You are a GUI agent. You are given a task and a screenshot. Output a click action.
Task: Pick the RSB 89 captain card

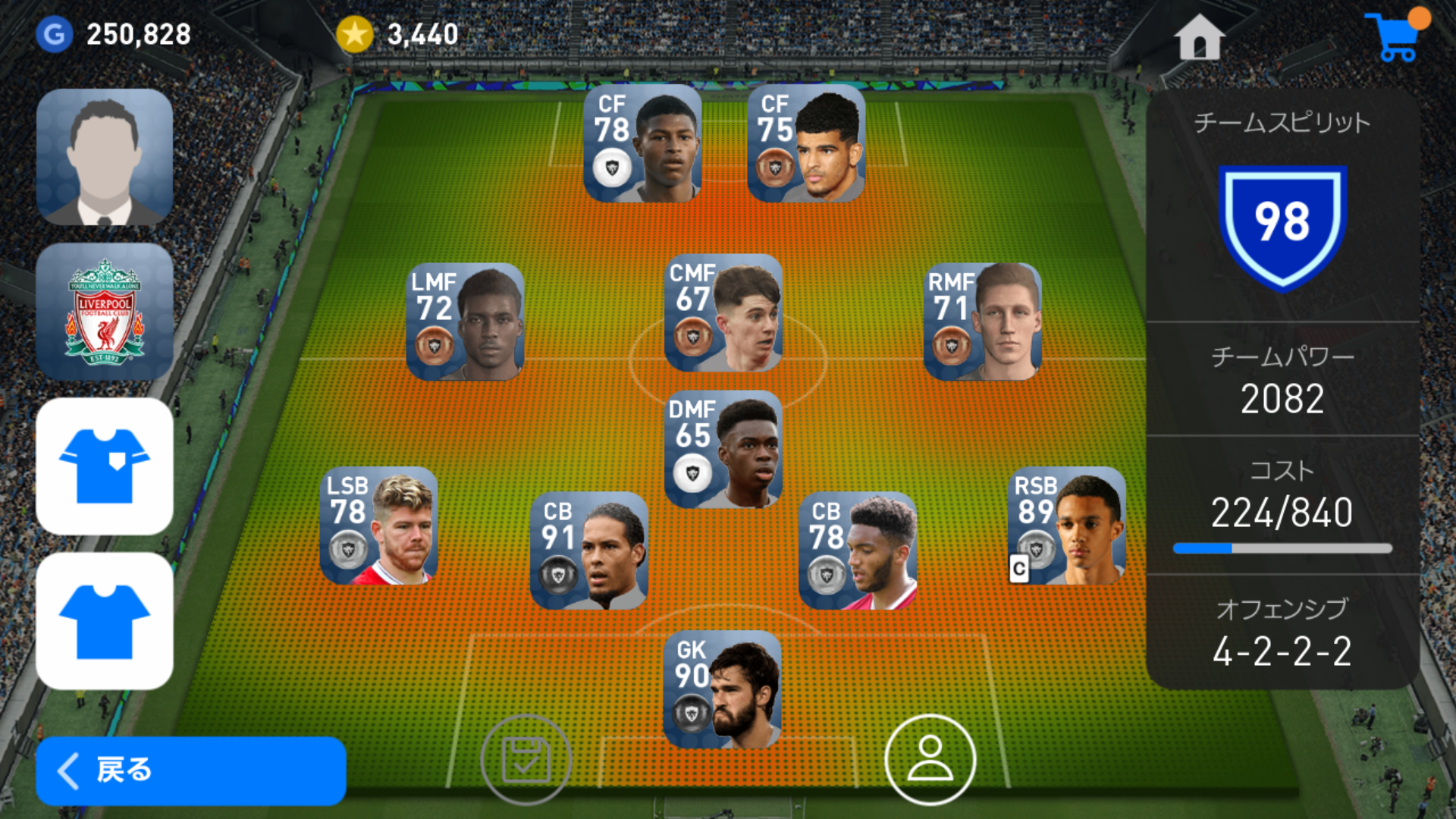pyautogui.click(x=1067, y=526)
